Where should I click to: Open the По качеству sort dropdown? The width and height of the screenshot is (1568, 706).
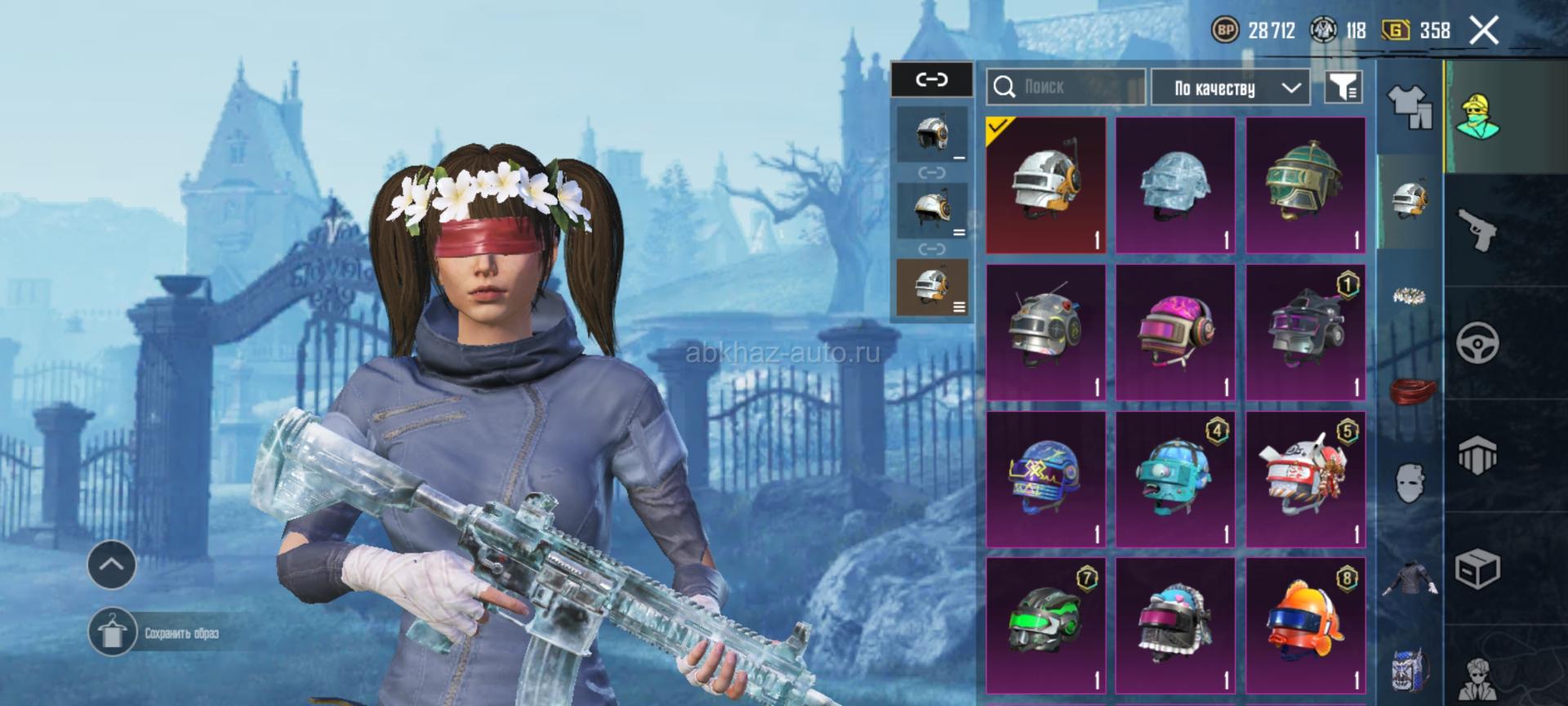1230,87
